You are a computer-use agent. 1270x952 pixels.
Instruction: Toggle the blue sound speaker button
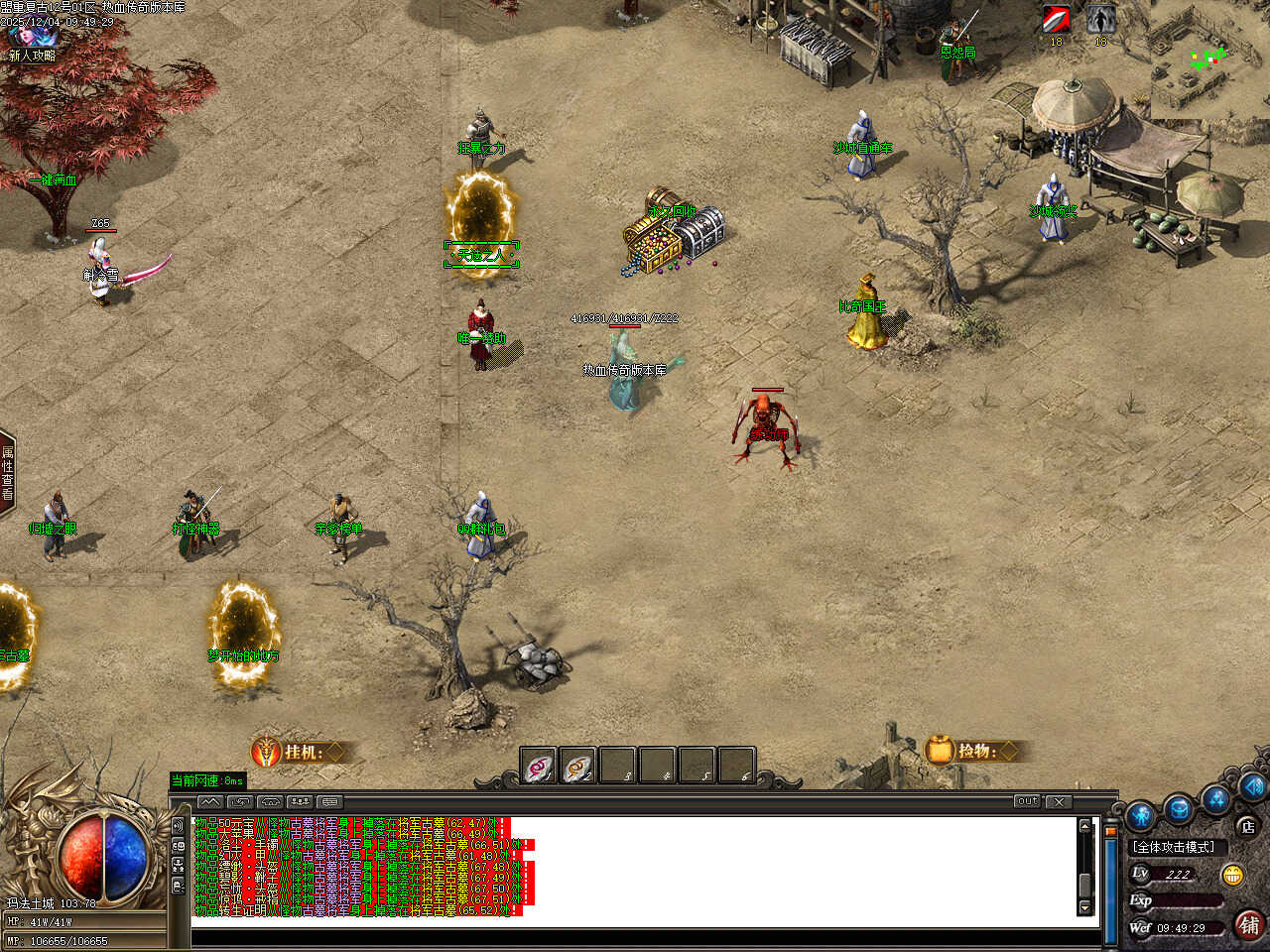(x=1252, y=785)
